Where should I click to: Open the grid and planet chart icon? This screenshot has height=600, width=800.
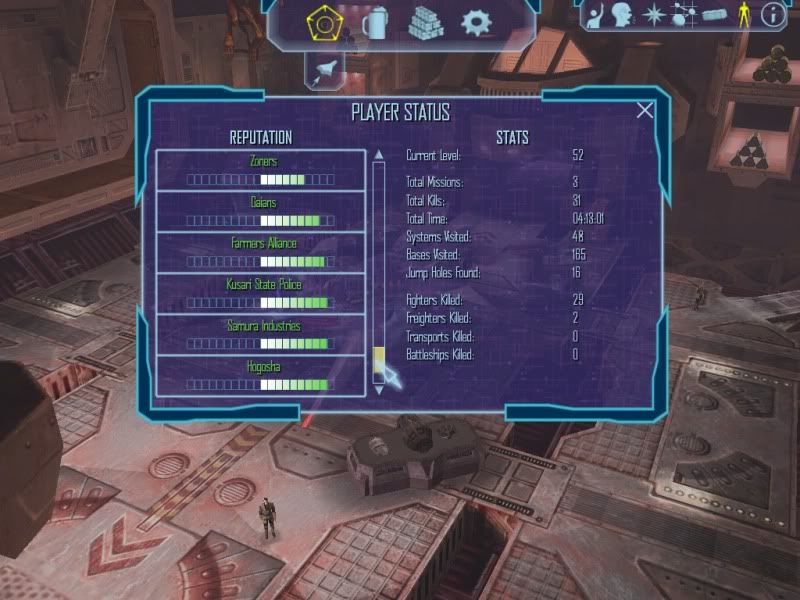coord(684,15)
